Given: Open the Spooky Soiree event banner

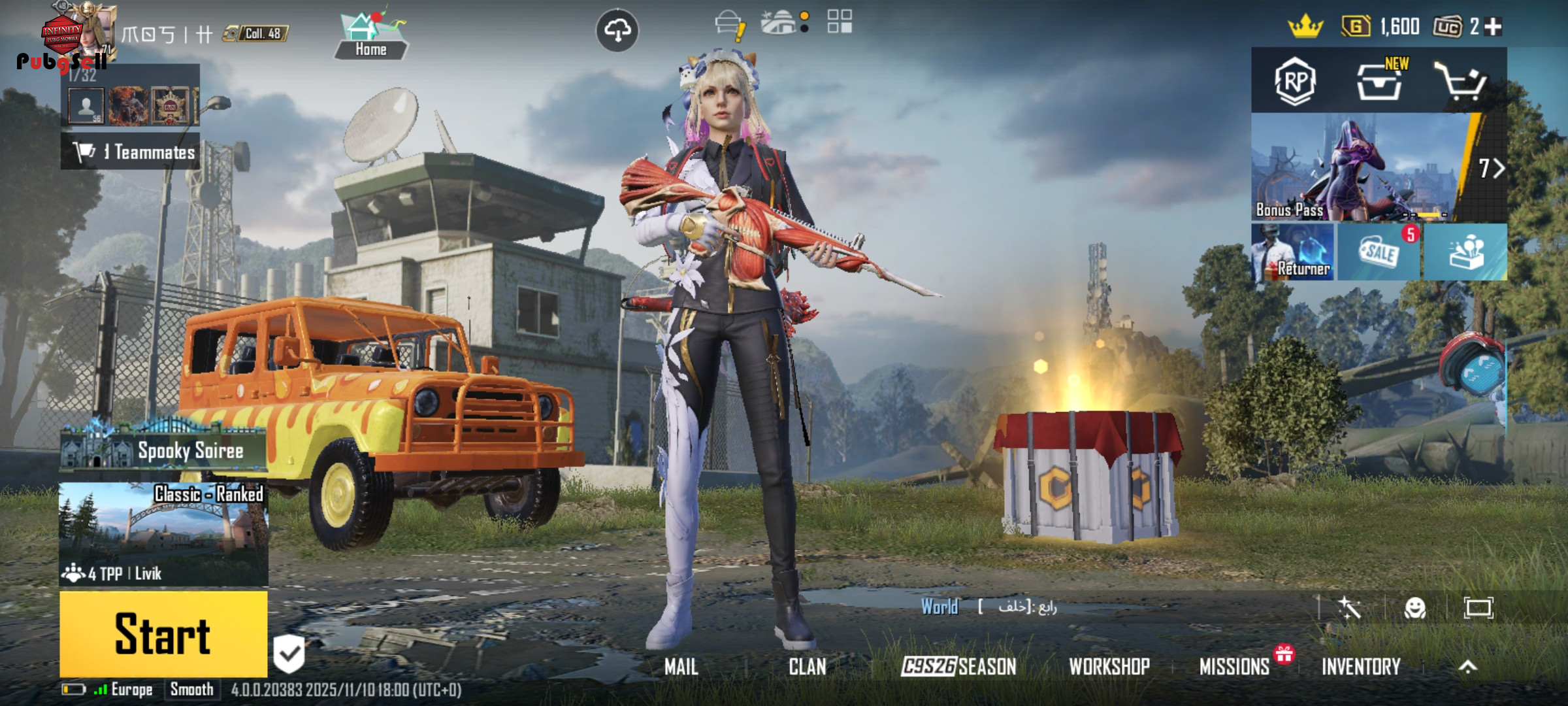Looking at the screenshot, I should click(163, 449).
